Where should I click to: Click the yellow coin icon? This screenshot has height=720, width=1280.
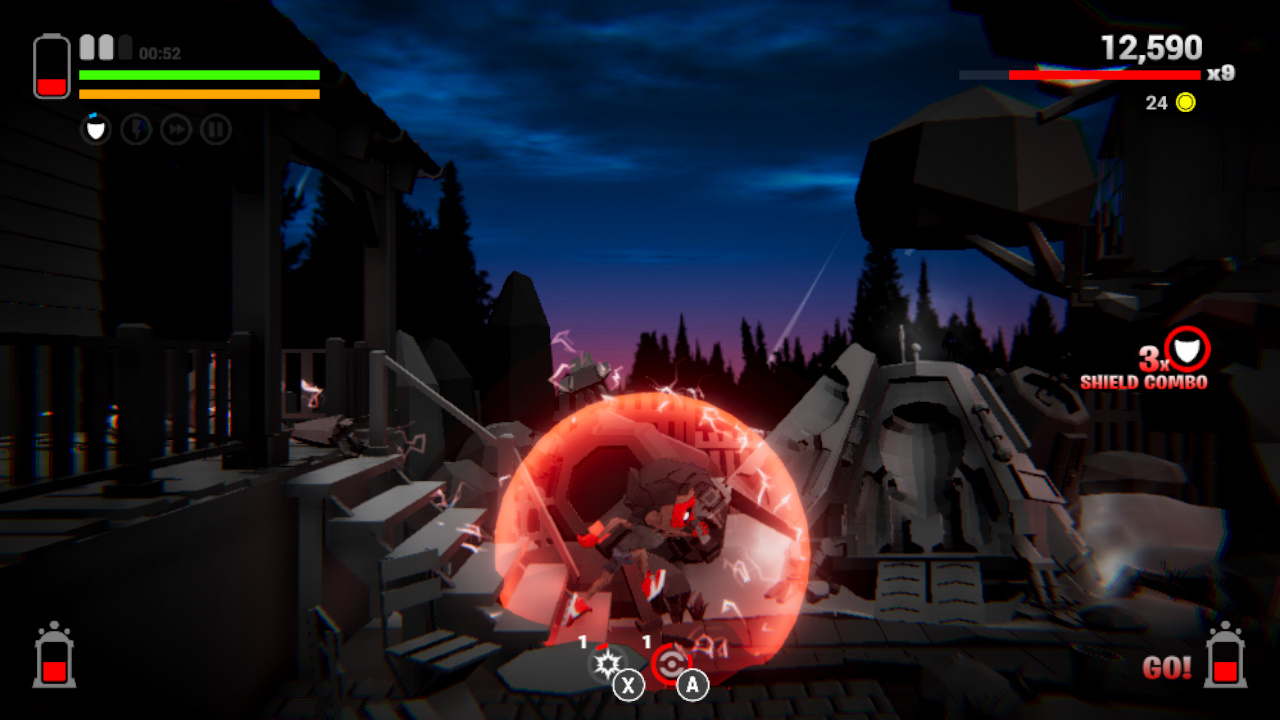click(1185, 103)
